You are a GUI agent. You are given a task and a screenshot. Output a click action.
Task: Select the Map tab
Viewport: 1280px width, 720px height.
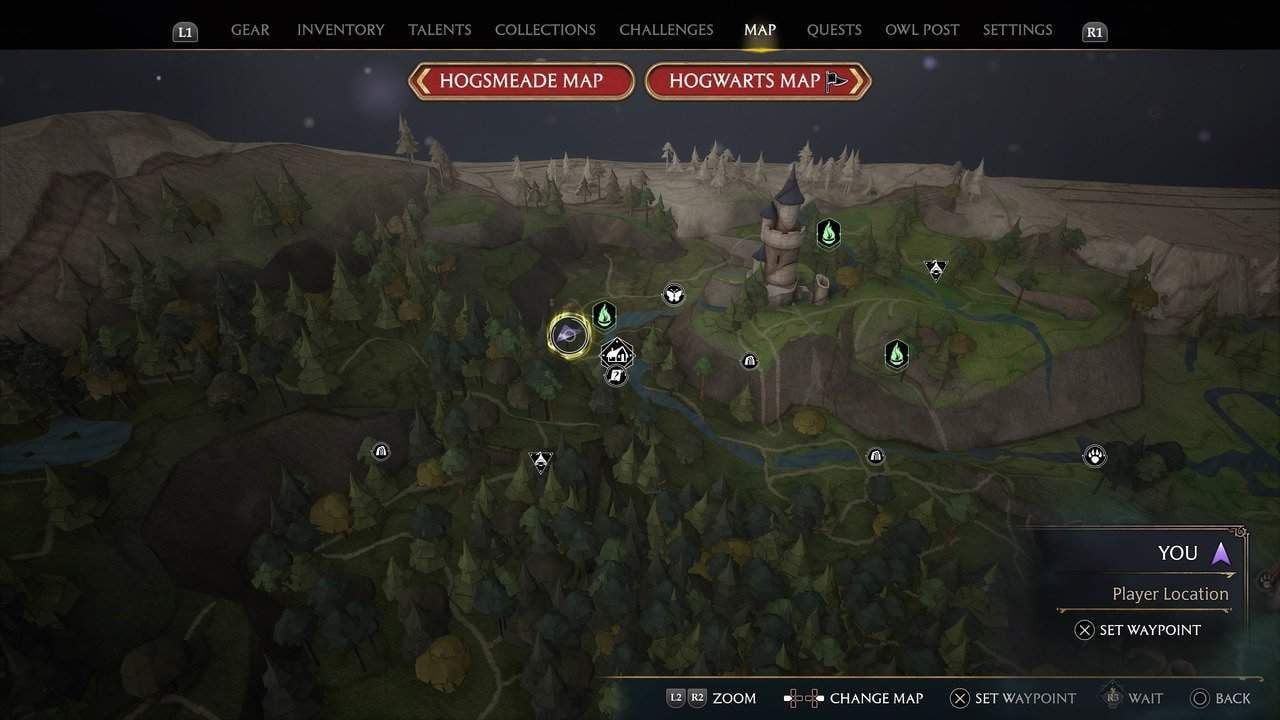(760, 30)
